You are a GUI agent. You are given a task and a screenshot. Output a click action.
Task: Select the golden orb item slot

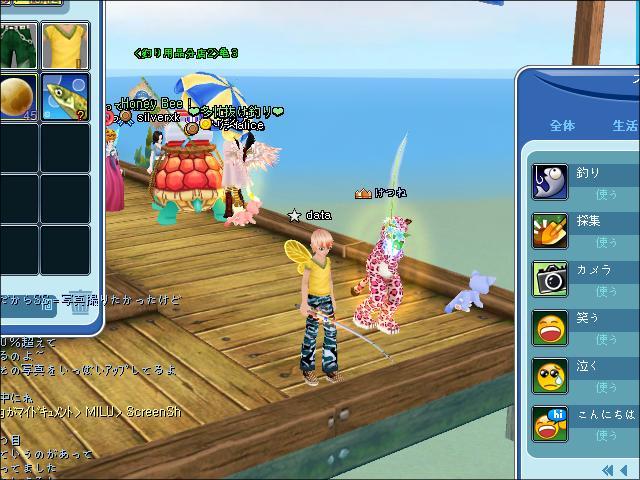(16, 97)
